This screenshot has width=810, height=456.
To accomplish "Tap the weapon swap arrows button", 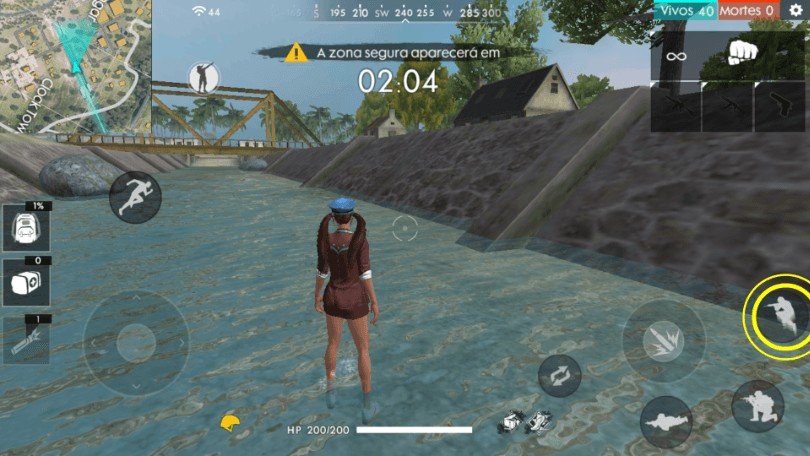I will (x=560, y=376).
